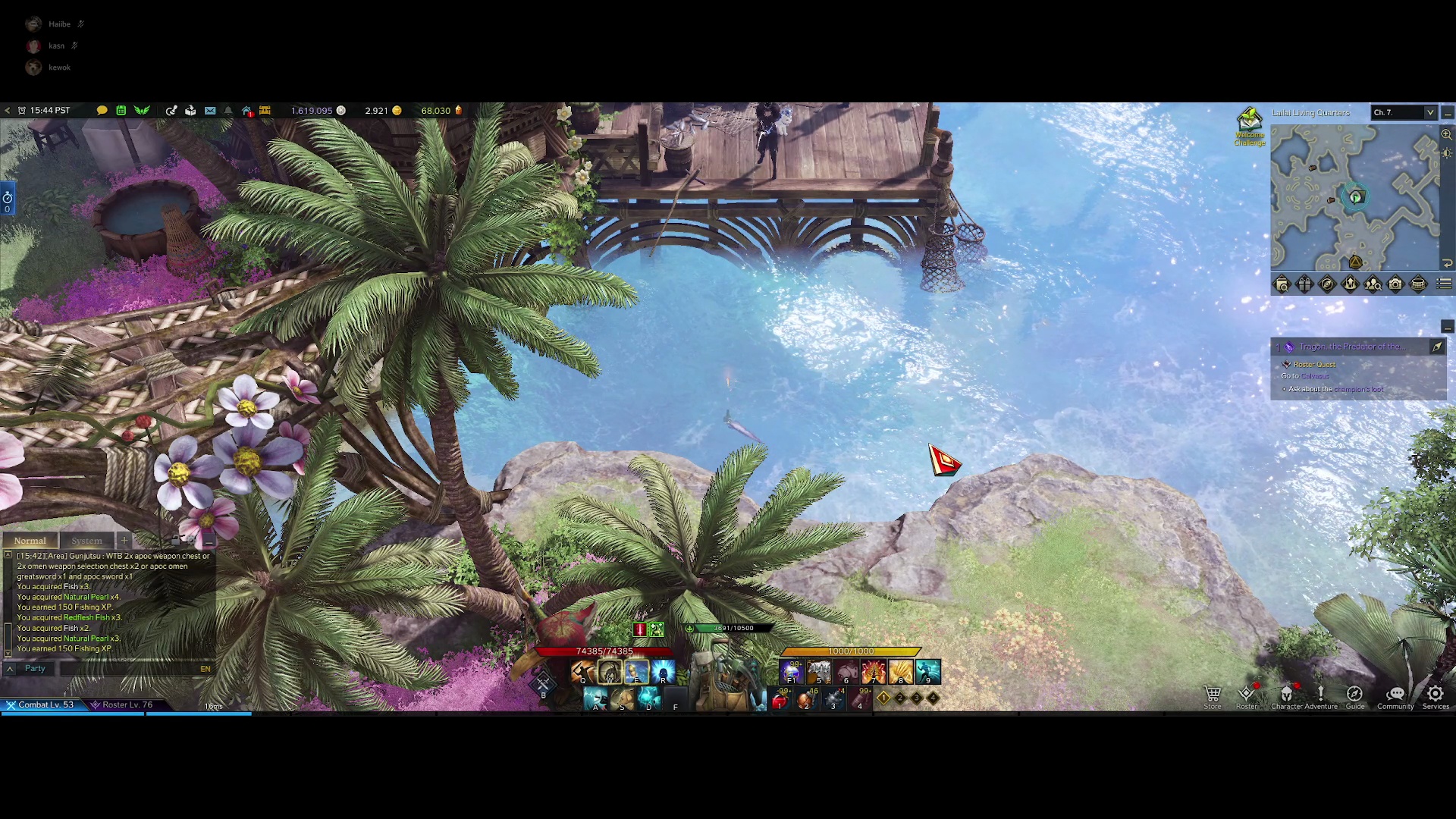Viewport: 1456px width, 819px height.
Task: Open the Services gear menu
Action: tap(1435, 695)
